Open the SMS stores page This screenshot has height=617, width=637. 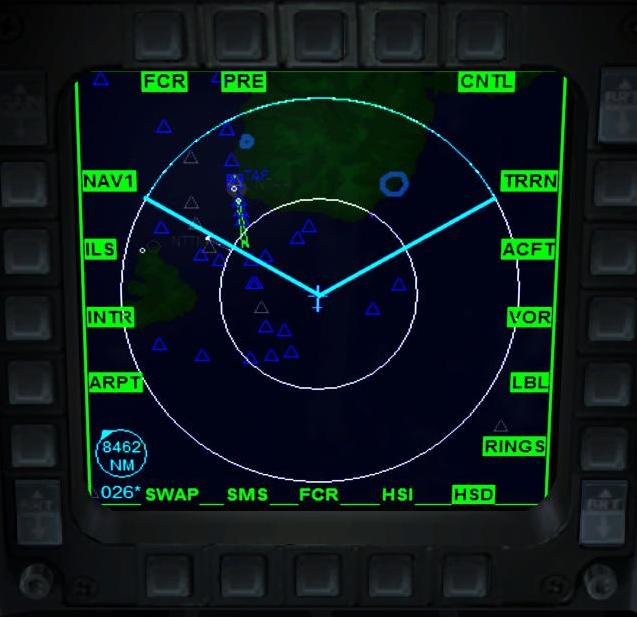[x=247, y=494]
